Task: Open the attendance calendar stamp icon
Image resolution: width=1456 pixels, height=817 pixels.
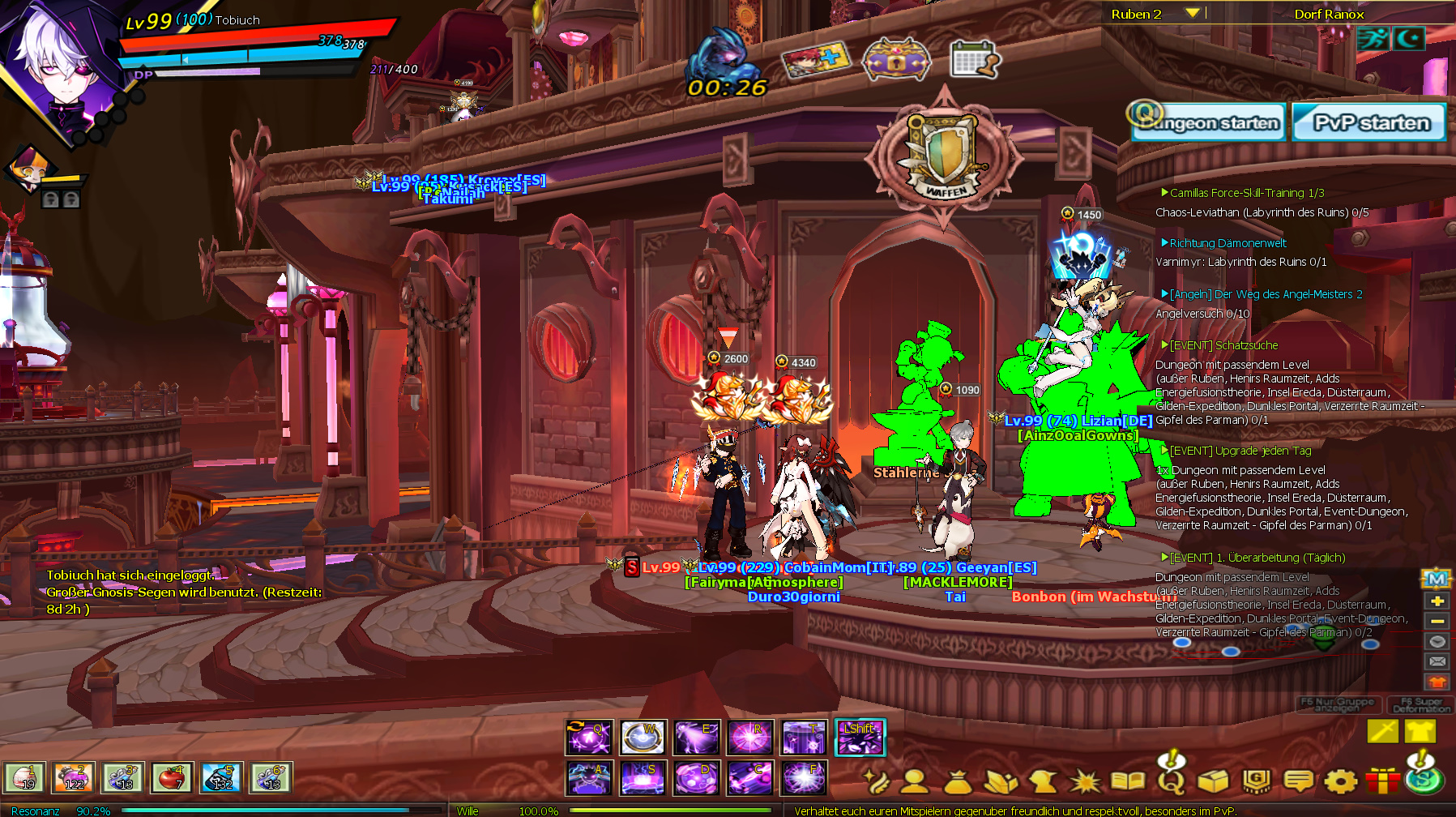Action: (x=975, y=59)
